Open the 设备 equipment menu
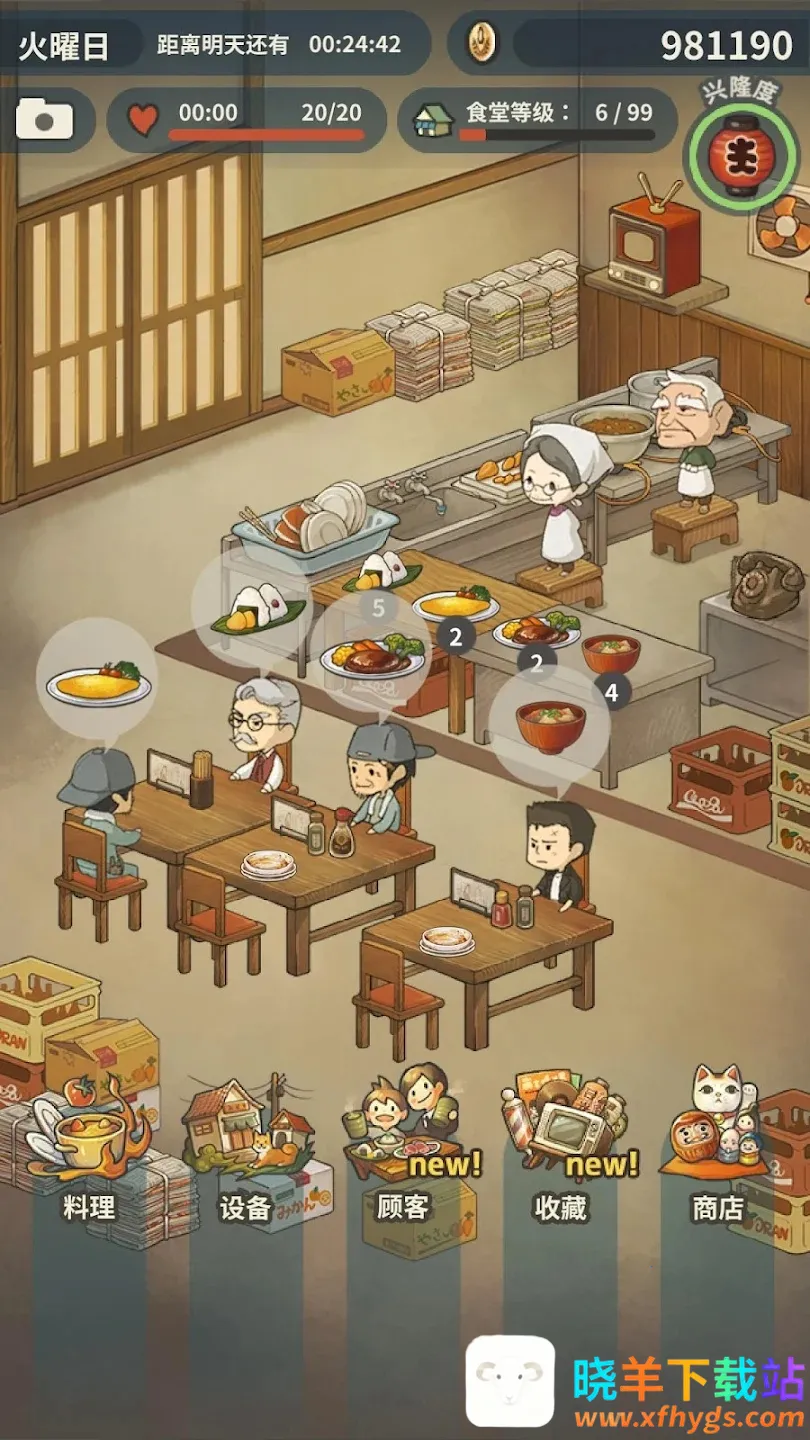The height and width of the screenshot is (1440, 810). (245, 1150)
